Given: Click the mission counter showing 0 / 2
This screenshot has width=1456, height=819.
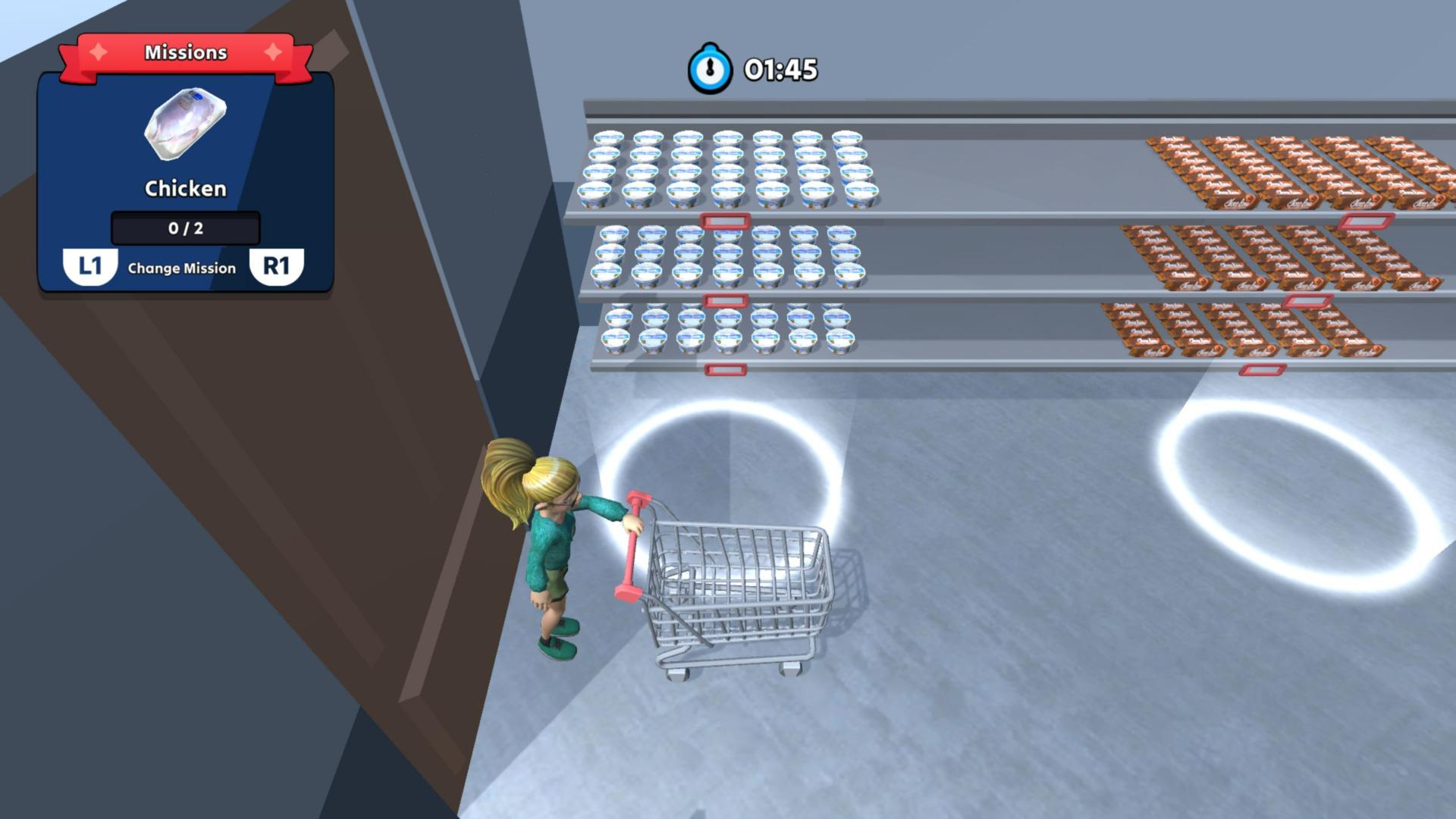Looking at the screenshot, I should click(184, 227).
